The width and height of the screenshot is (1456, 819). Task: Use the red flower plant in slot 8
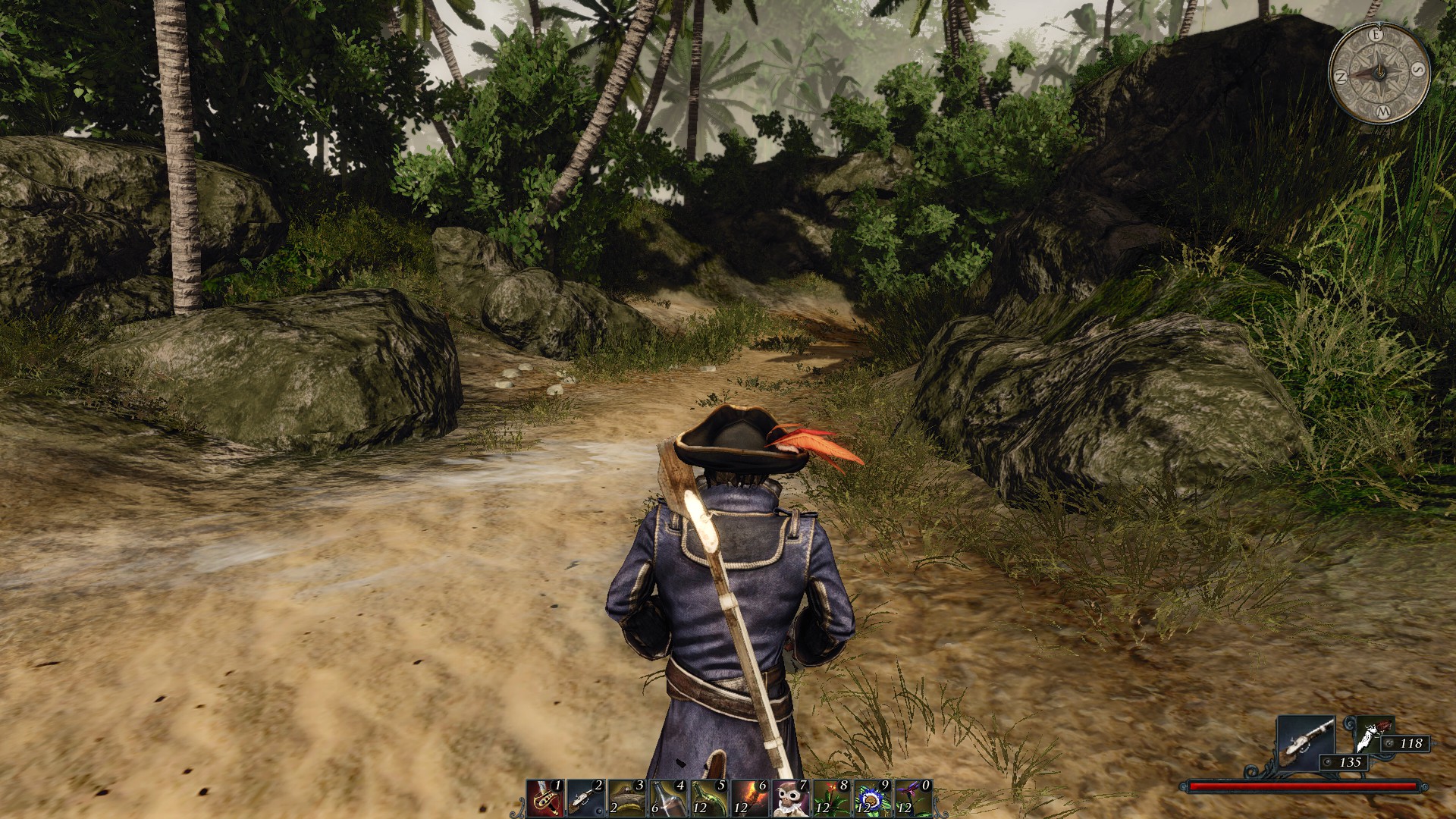tap(831, 798)
